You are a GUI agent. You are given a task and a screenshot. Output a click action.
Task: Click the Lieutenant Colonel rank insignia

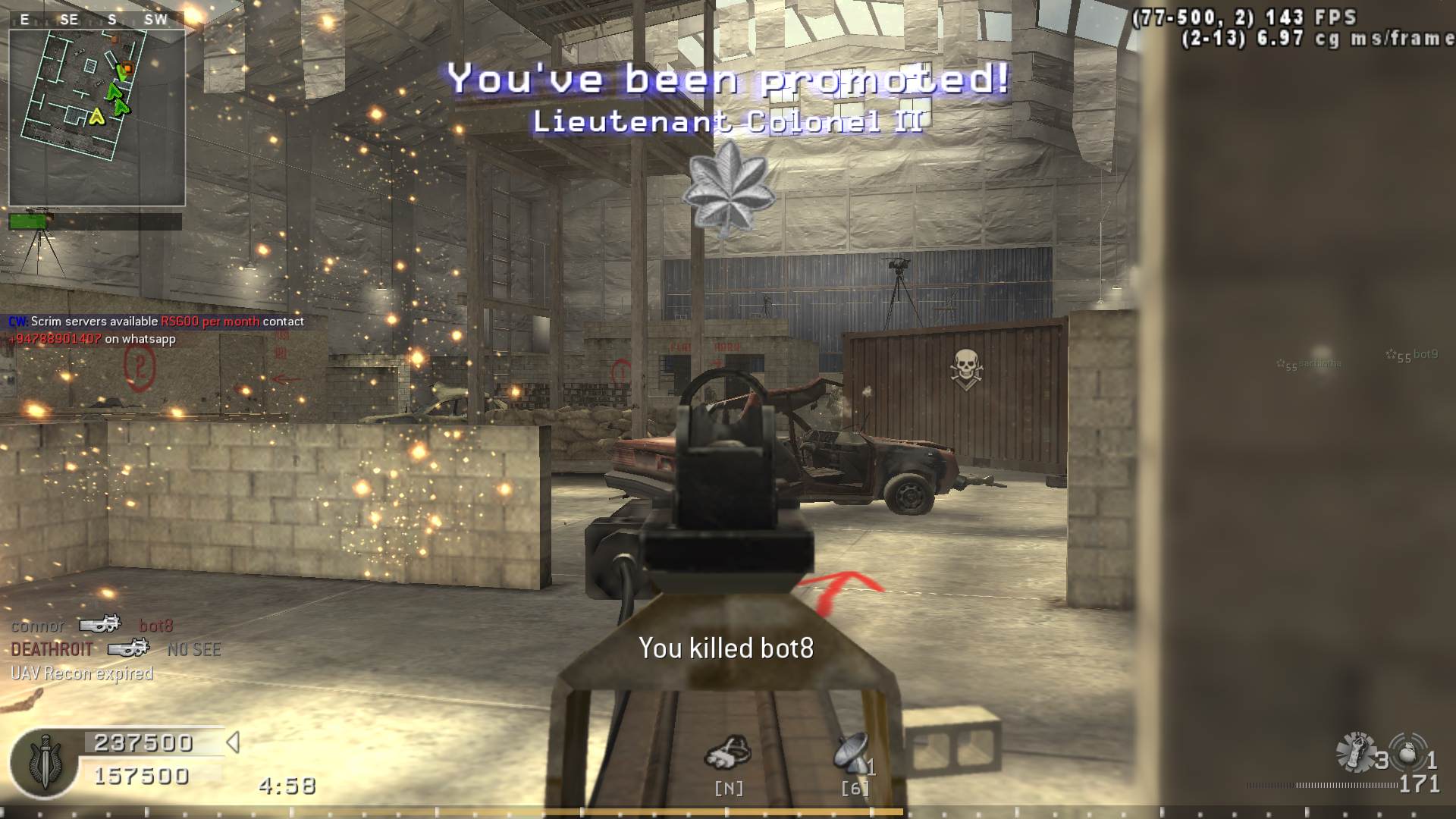(728, 188)
